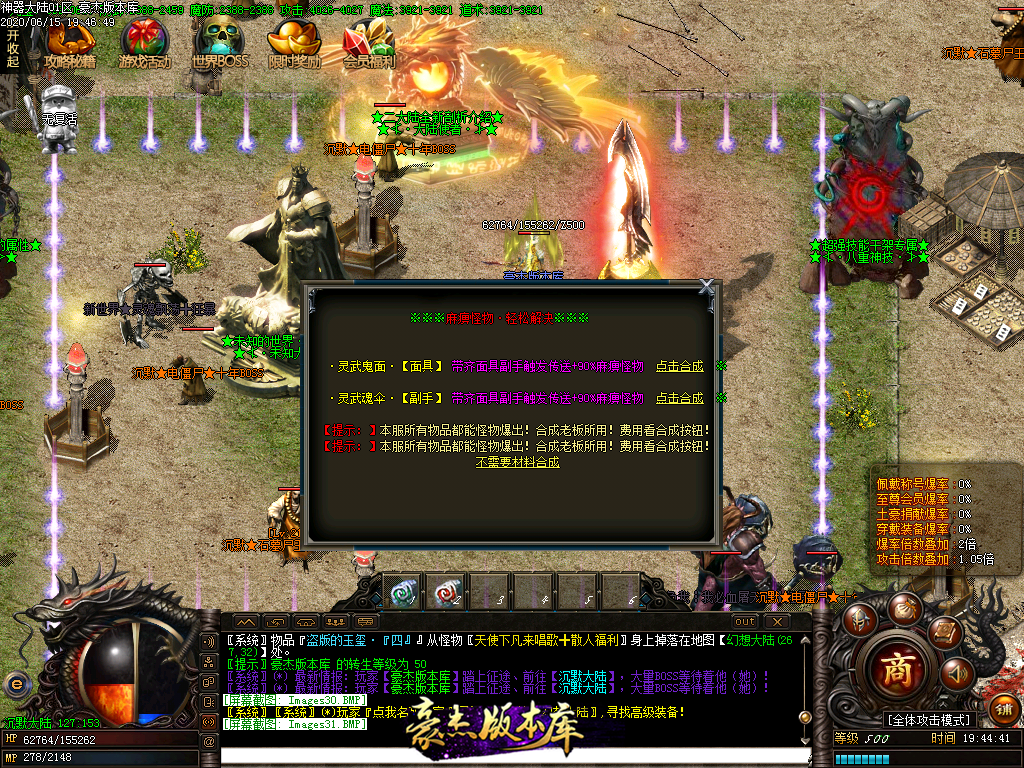Open the helmet character equipment icon
The height and width of the screenshot is (768, 1024).
(859, 620)
